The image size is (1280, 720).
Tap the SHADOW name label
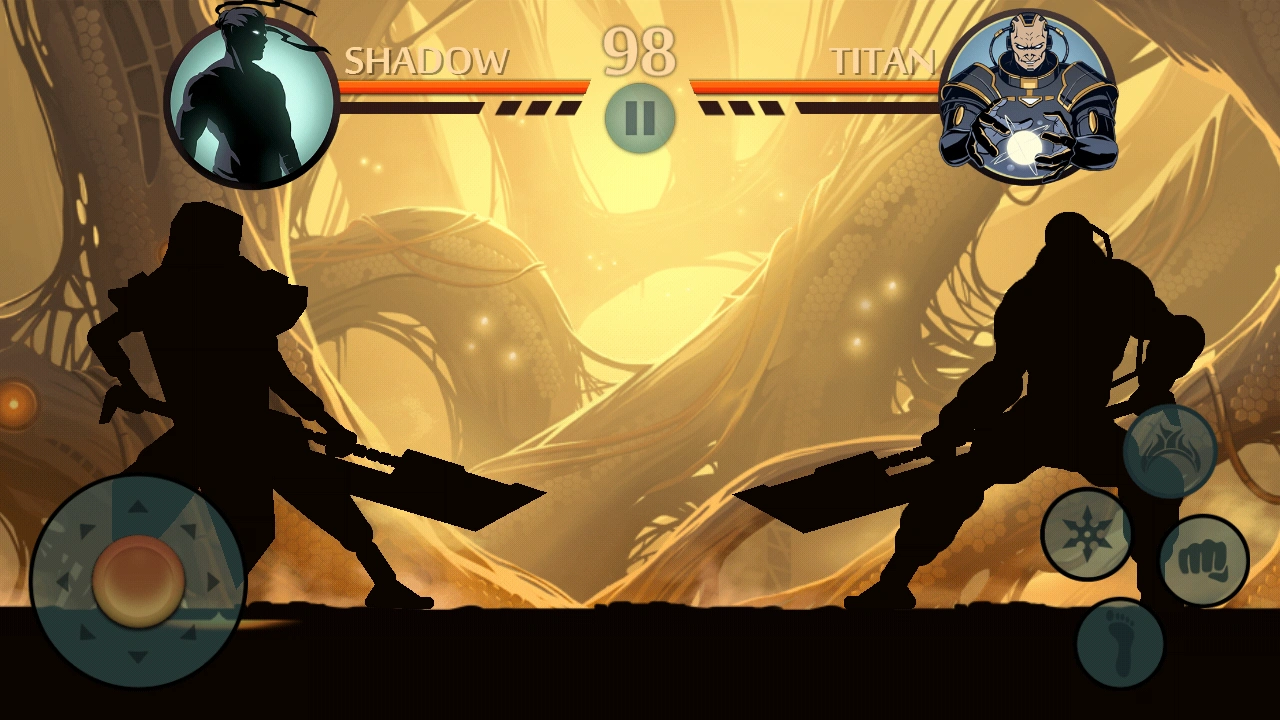pos(428,60)
